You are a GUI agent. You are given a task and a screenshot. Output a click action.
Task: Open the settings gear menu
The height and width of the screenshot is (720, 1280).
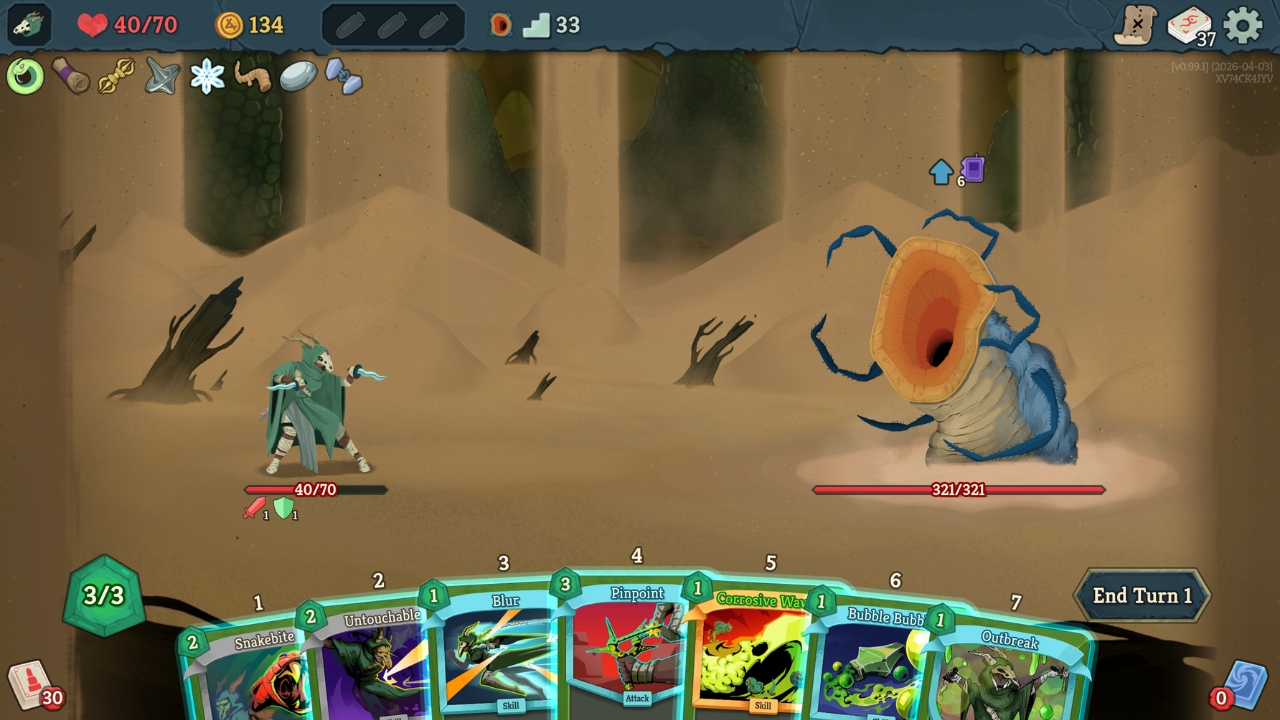tap(1241, 25)
